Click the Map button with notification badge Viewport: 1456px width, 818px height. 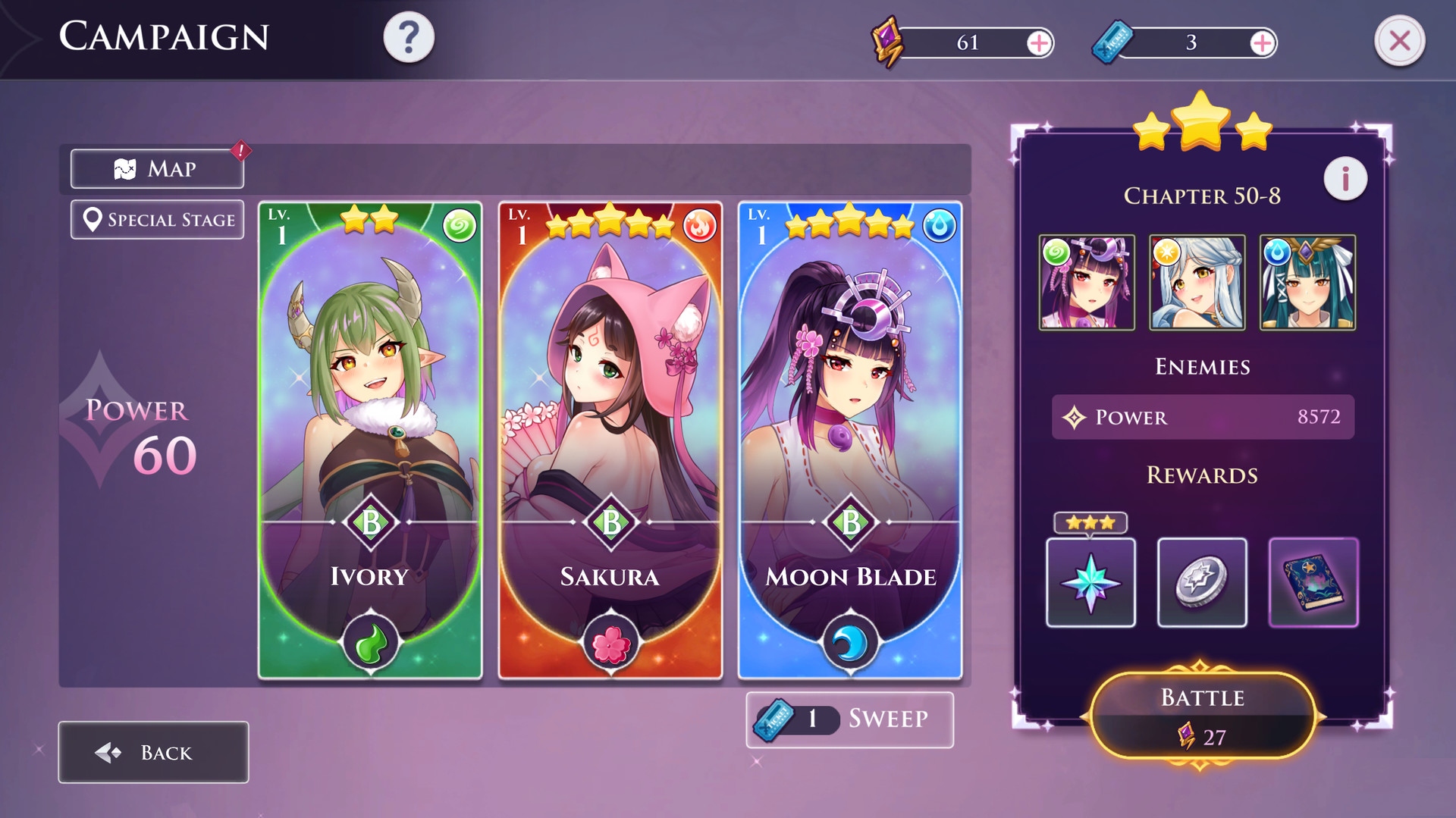pos(156,168)
